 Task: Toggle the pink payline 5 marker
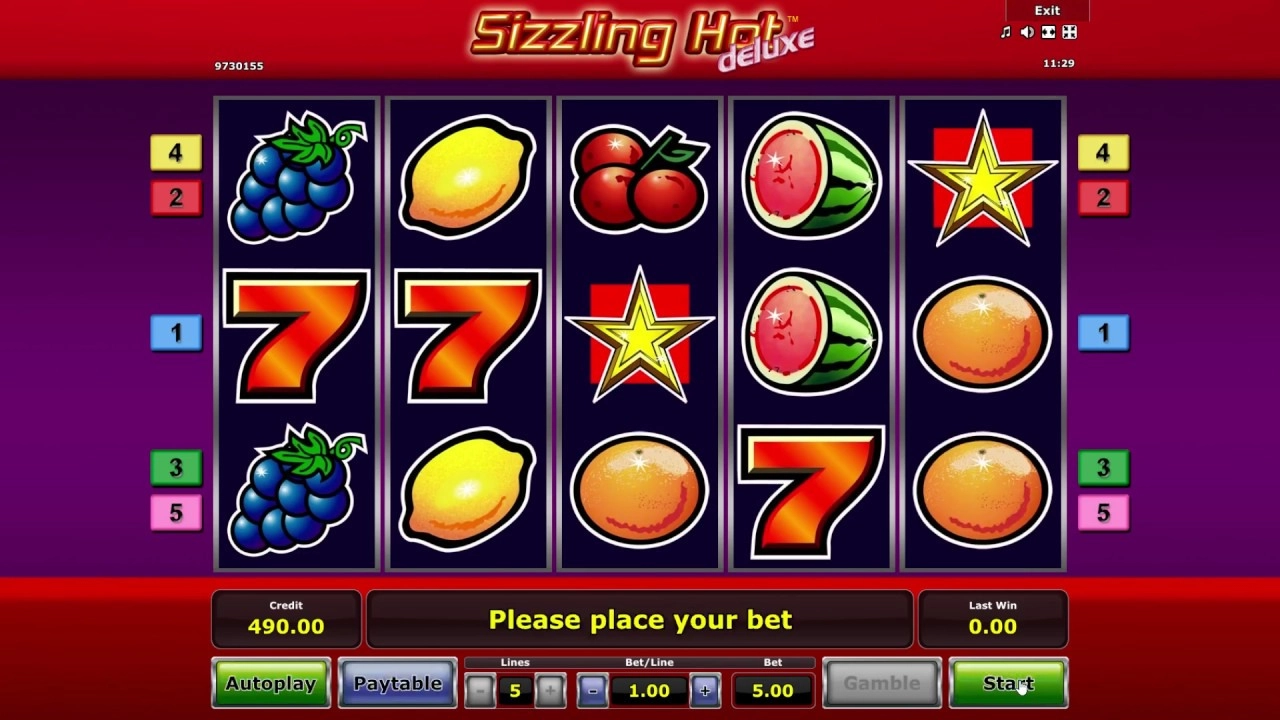[x=1104, y=512]
